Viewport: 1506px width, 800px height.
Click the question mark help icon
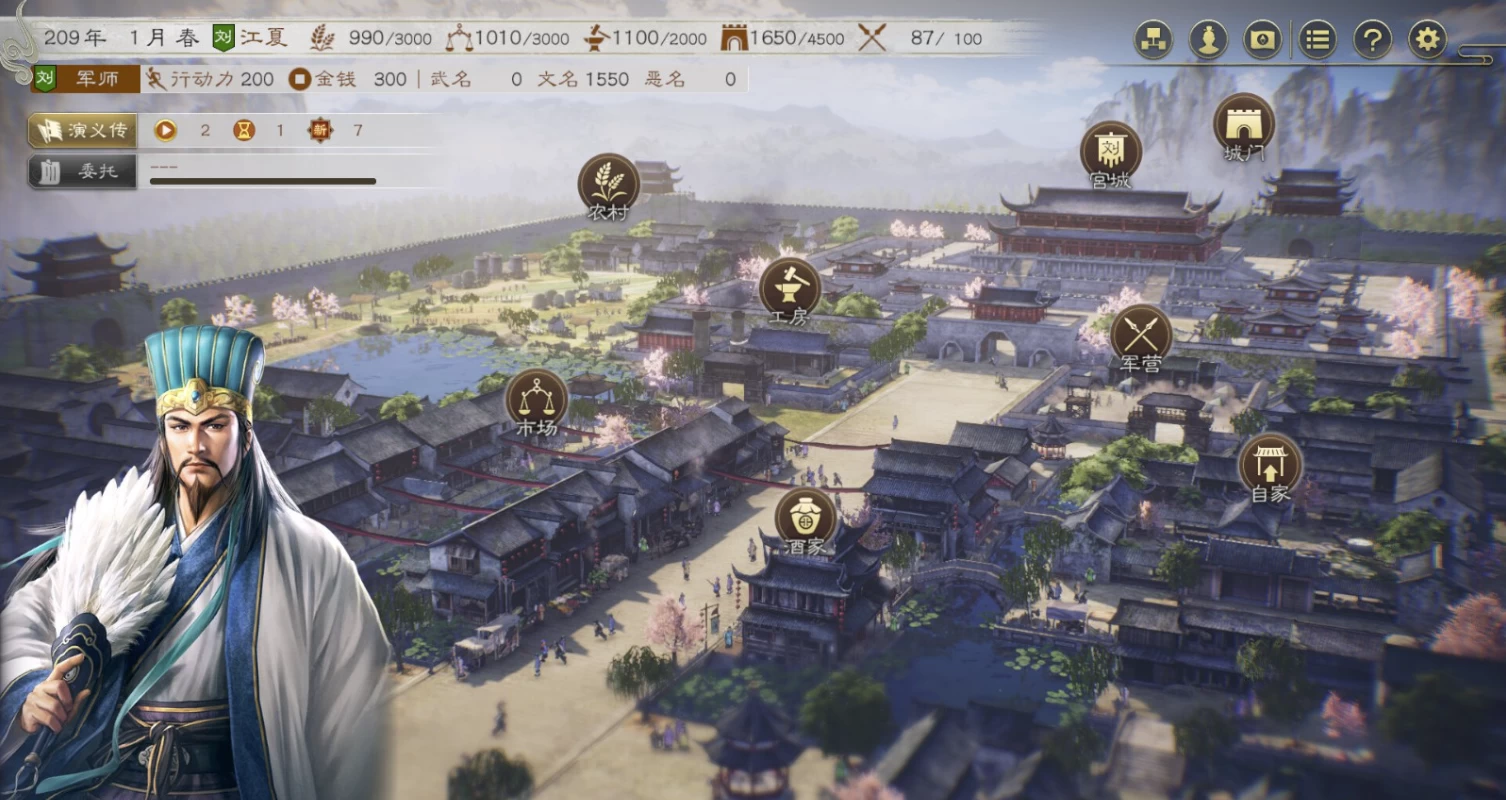pyautogui.click(x=1372, y=40)
